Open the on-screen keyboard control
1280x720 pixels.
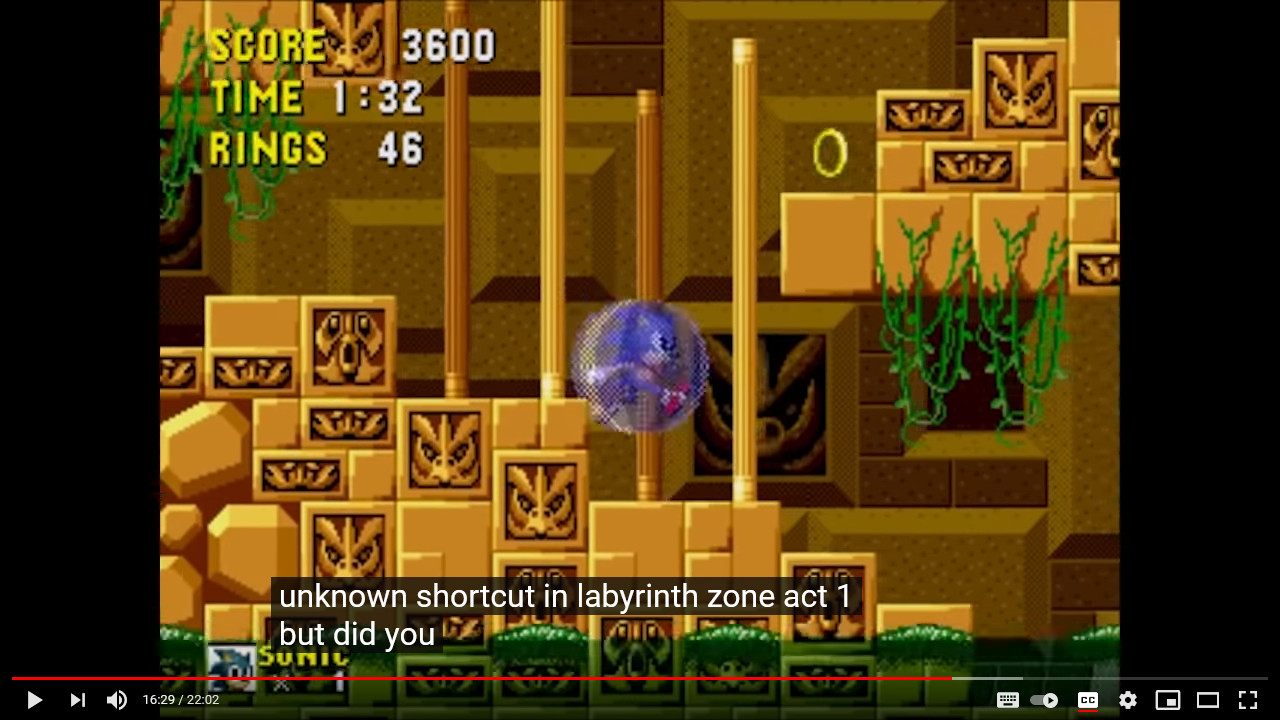(x=1007, y=700)
